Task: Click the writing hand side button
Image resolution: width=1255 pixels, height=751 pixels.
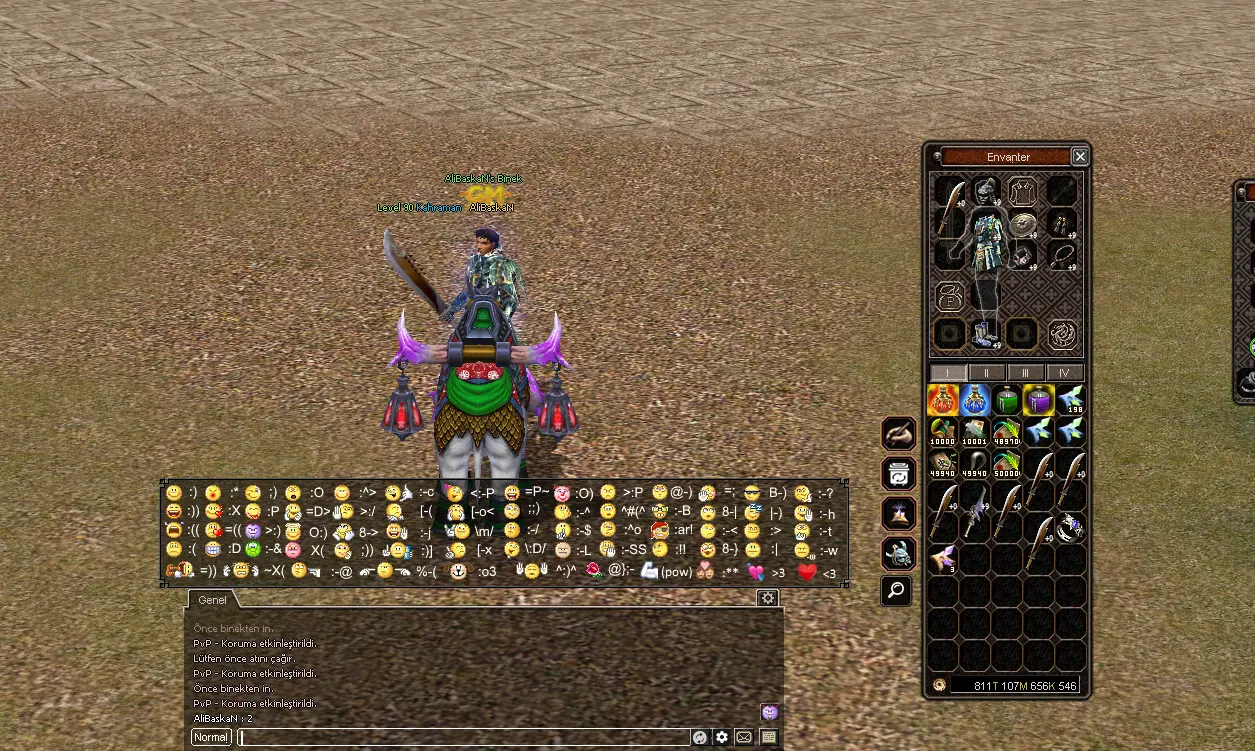Action: point(897,434)
